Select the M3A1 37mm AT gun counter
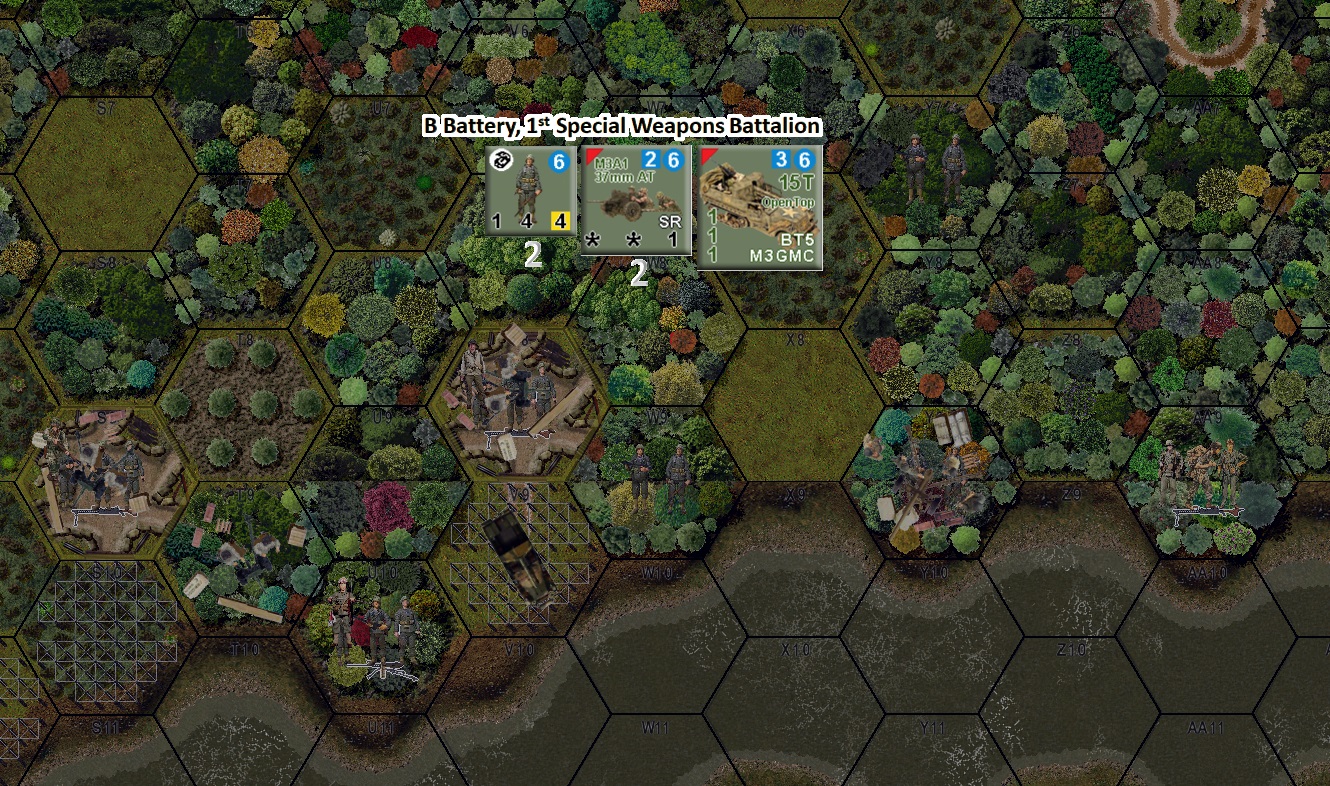The width and height of the screenshot is (1330, 786). (x=636, y=200)
